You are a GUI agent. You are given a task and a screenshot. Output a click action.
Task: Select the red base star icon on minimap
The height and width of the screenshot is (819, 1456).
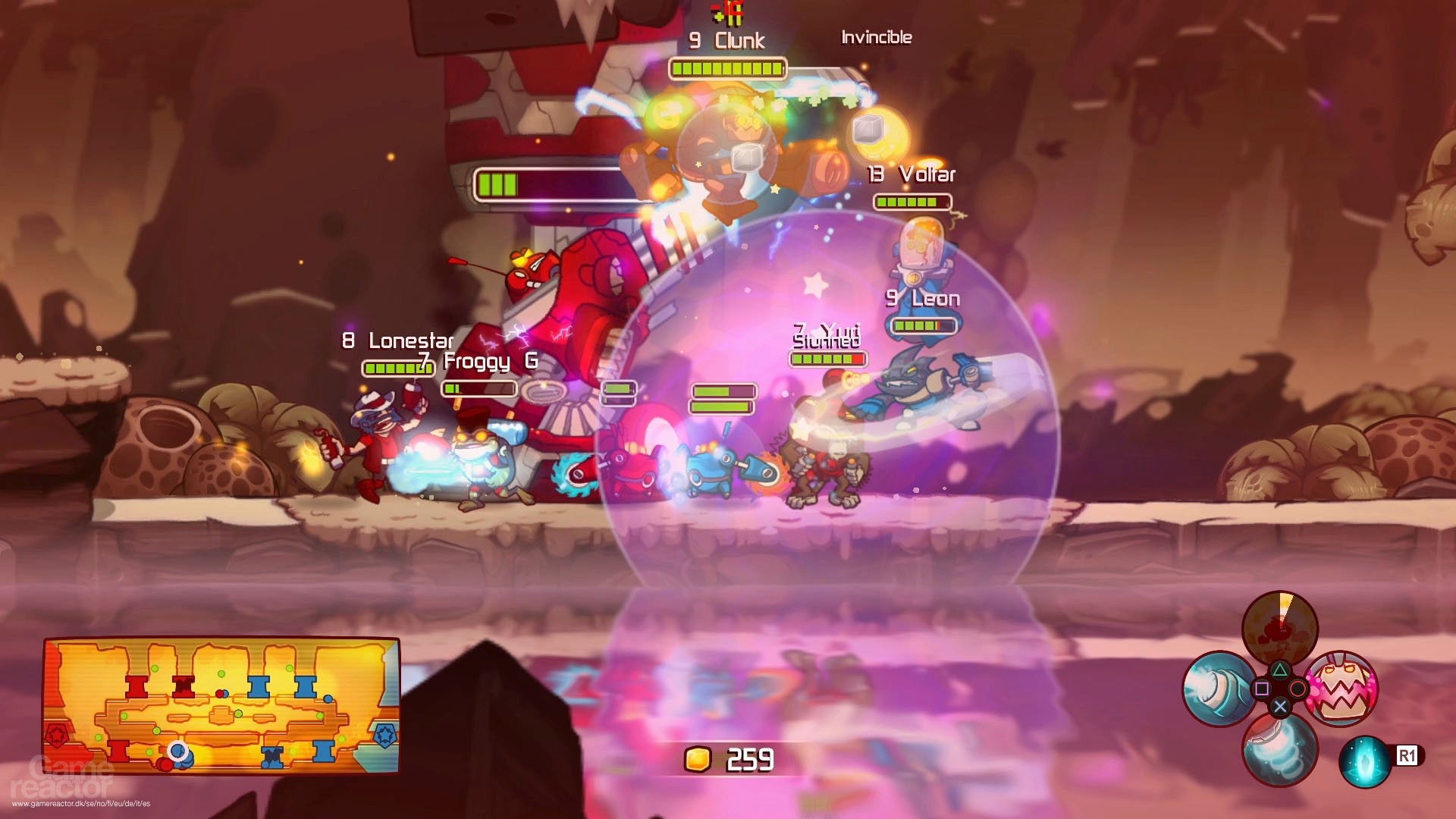(x=55, y=734)
